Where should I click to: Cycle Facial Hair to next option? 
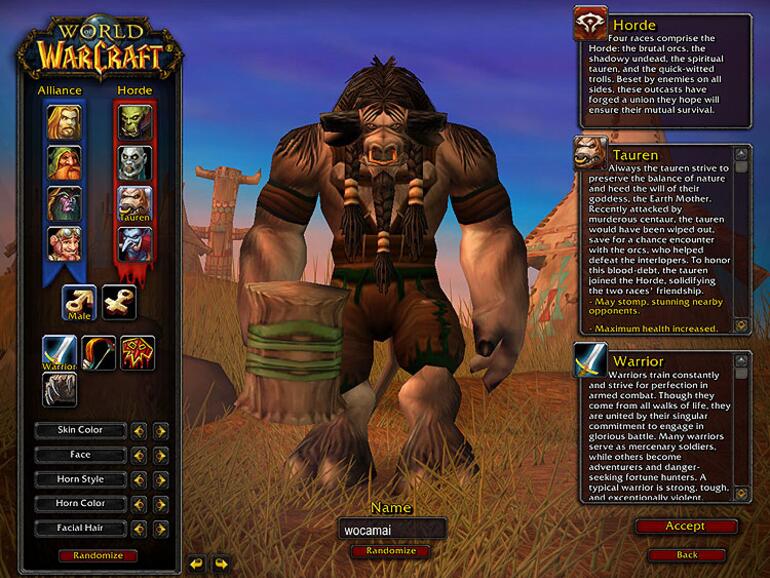click(x=160, y=527)
